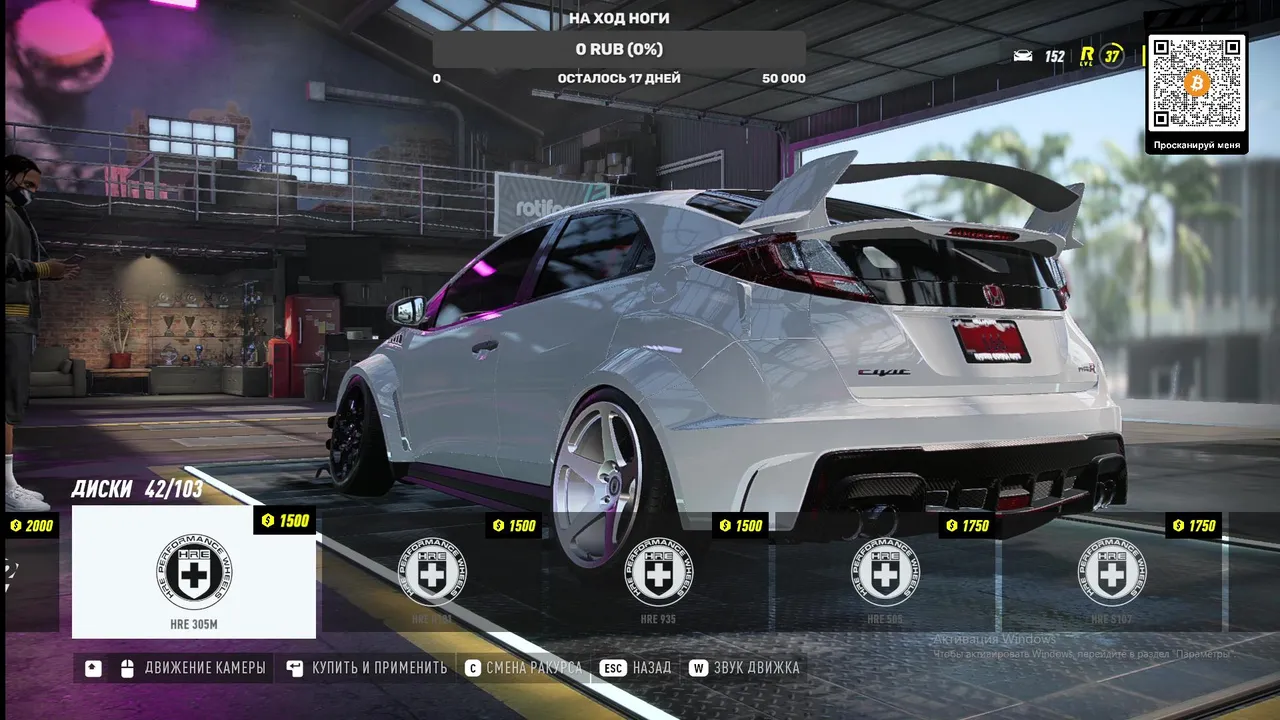1280x720 pixels.
Task: Select the HRE 305M wheel tile
Action: click(194, 572)
